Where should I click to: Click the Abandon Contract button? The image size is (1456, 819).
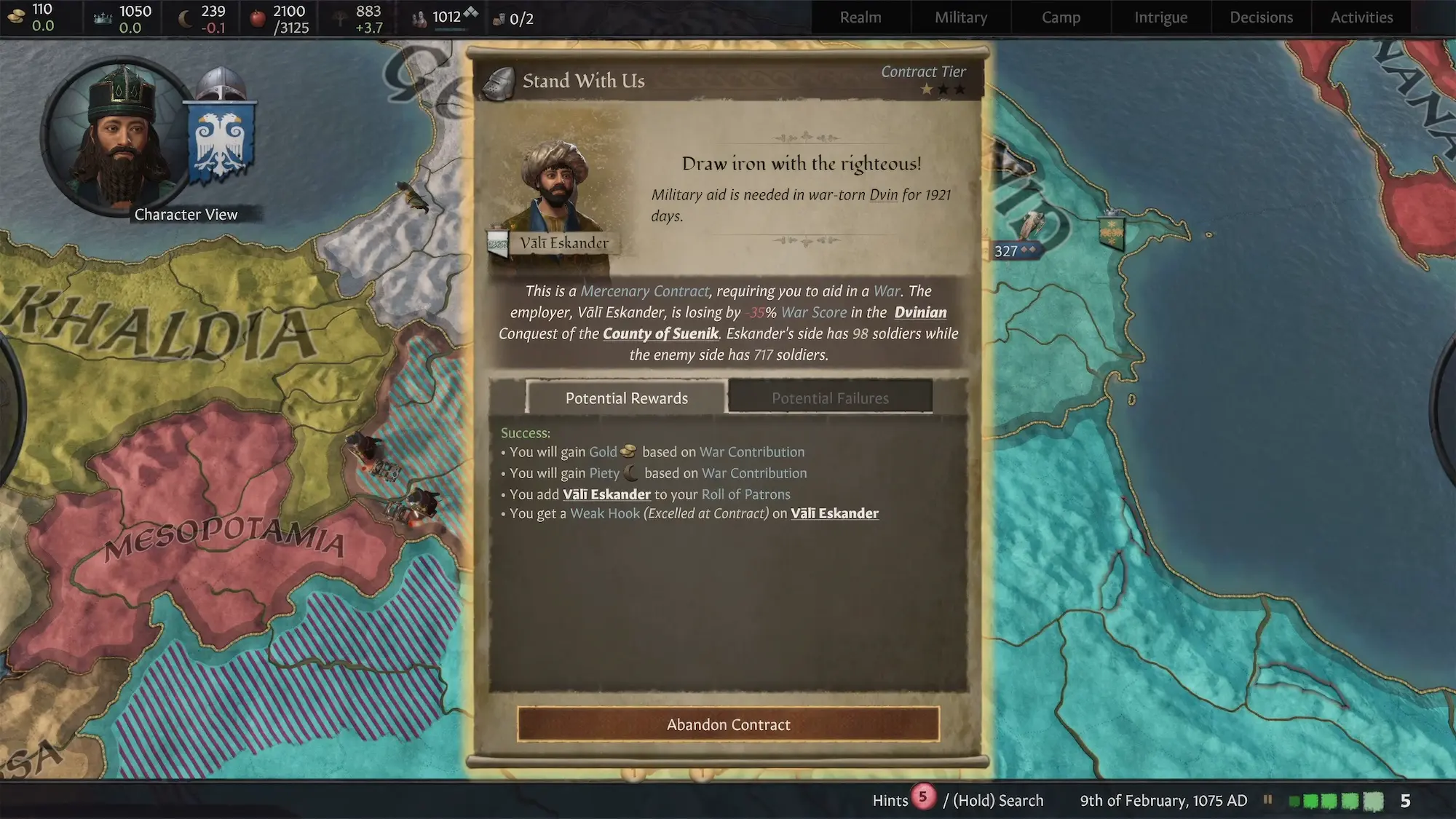click(x=728, y=724)
